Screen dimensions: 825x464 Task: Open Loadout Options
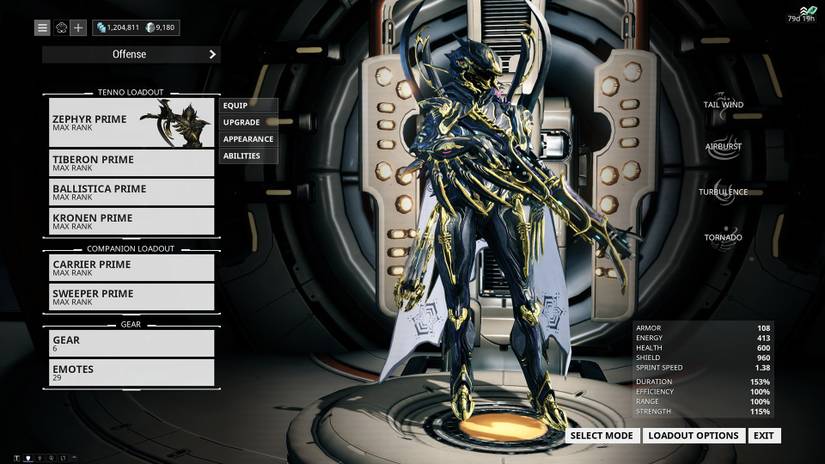[694, 436]
